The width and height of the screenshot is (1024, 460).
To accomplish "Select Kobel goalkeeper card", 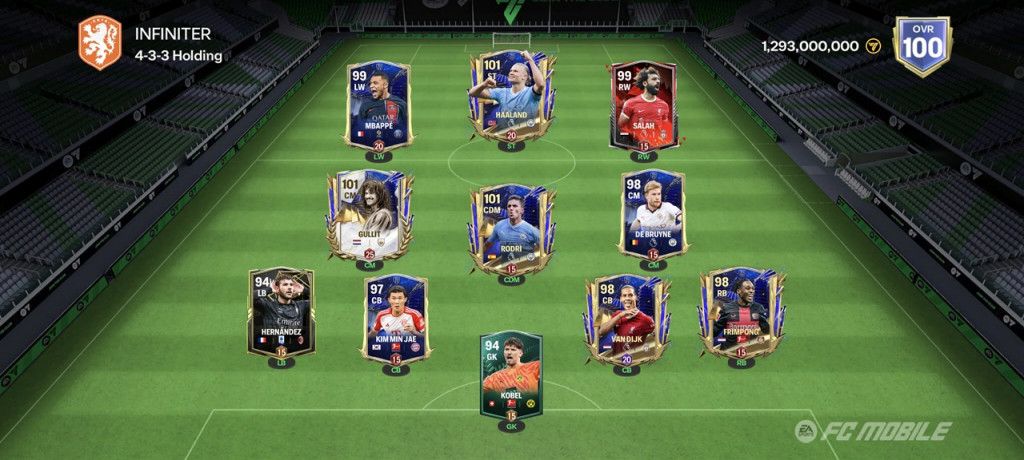I will click(511, 376).
